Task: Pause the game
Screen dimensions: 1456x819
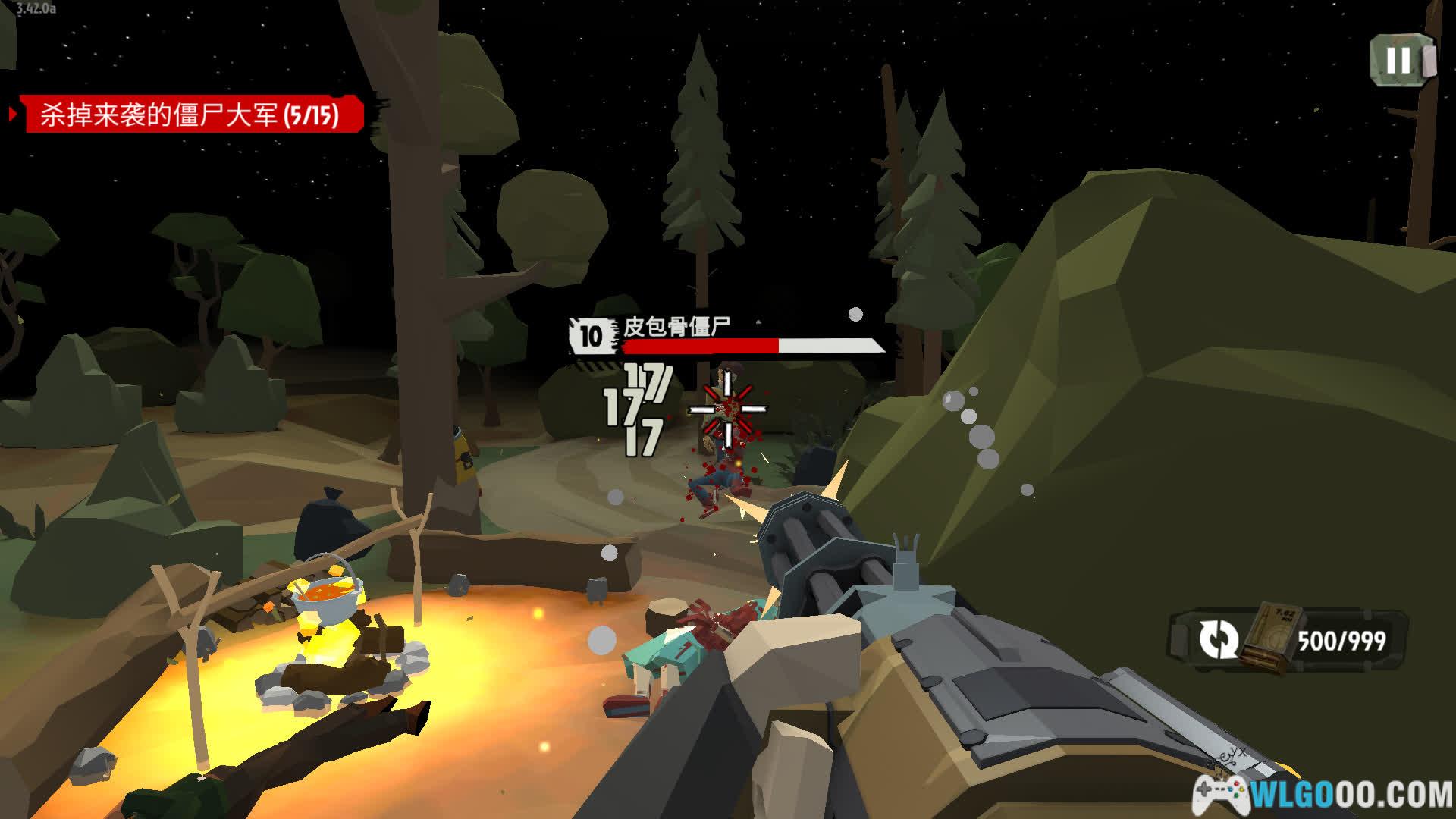Action: 1400,60
